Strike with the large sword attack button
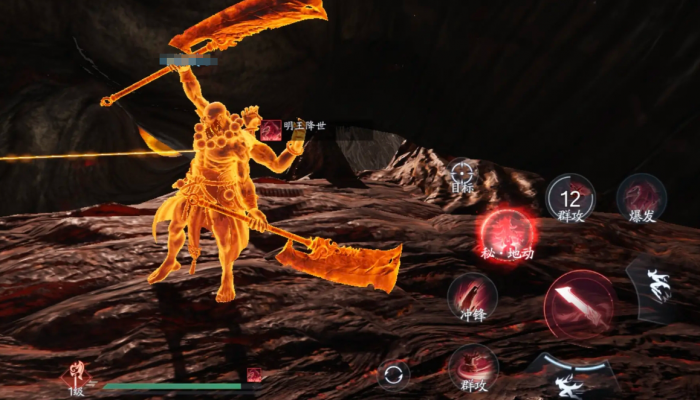The width and height of the screenshot is (700, 400). (578, 303)
